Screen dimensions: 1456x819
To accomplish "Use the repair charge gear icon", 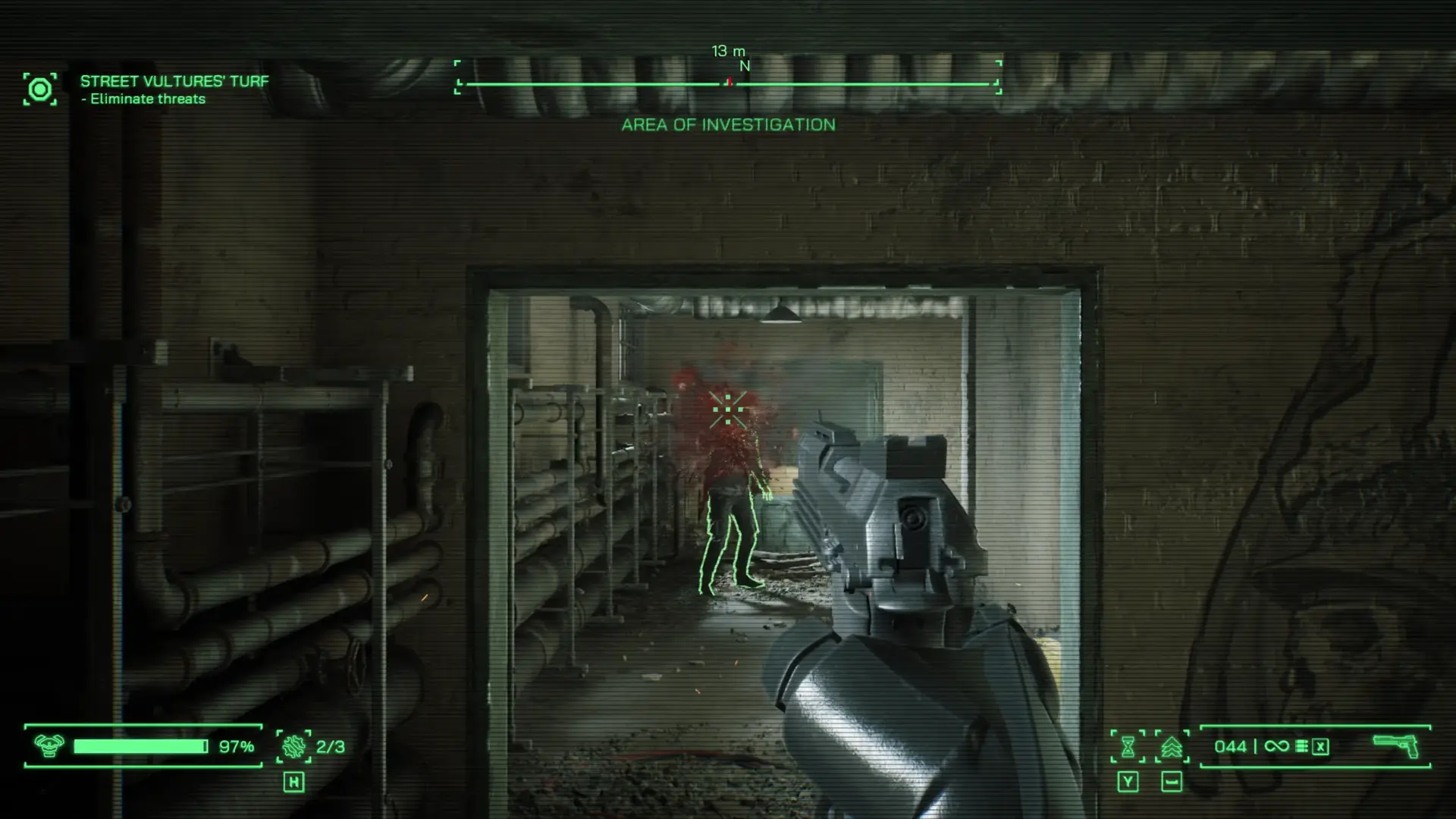I will pyautogui.click(x=293, y=747).
